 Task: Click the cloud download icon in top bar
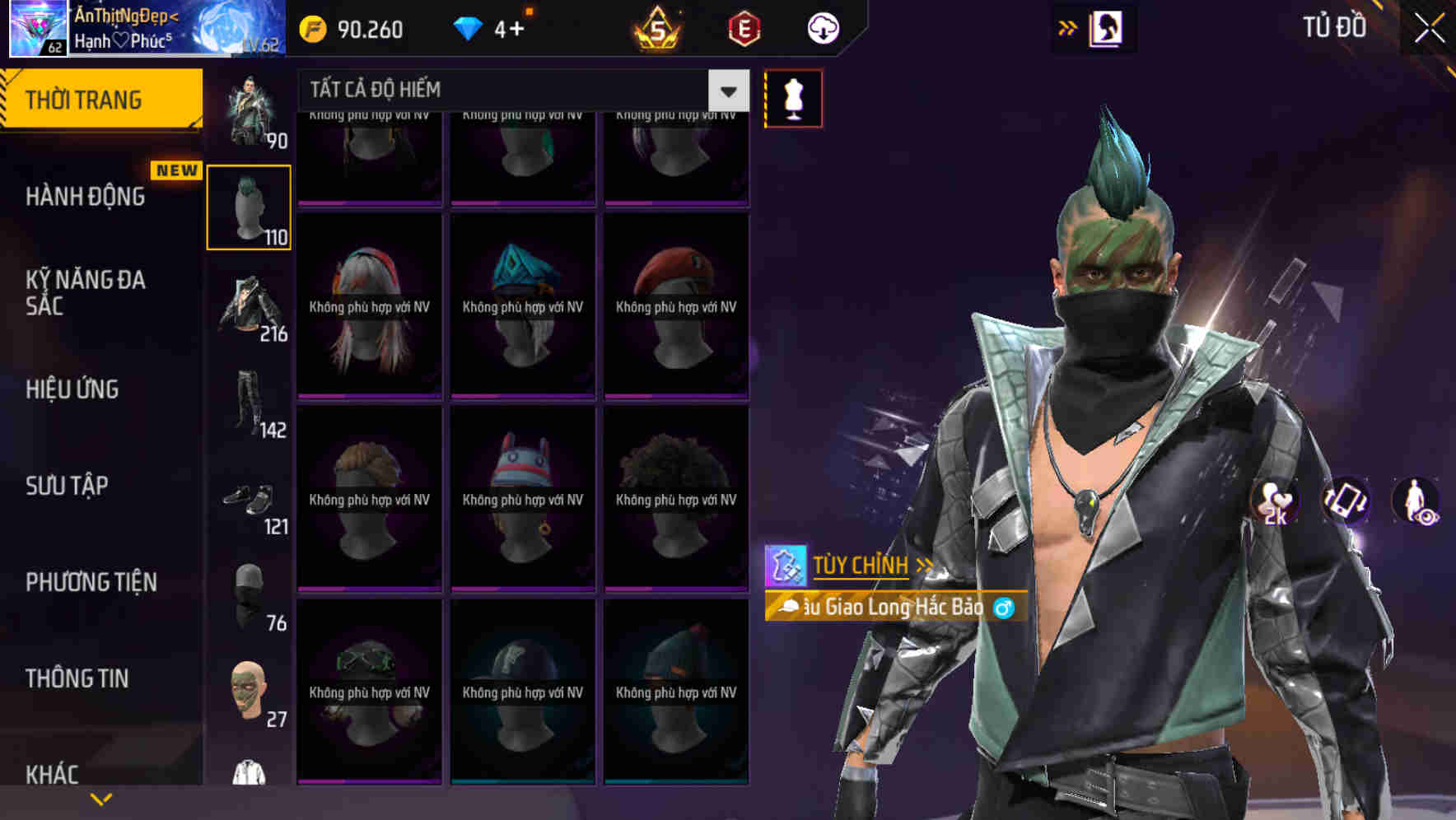[822, 27]
